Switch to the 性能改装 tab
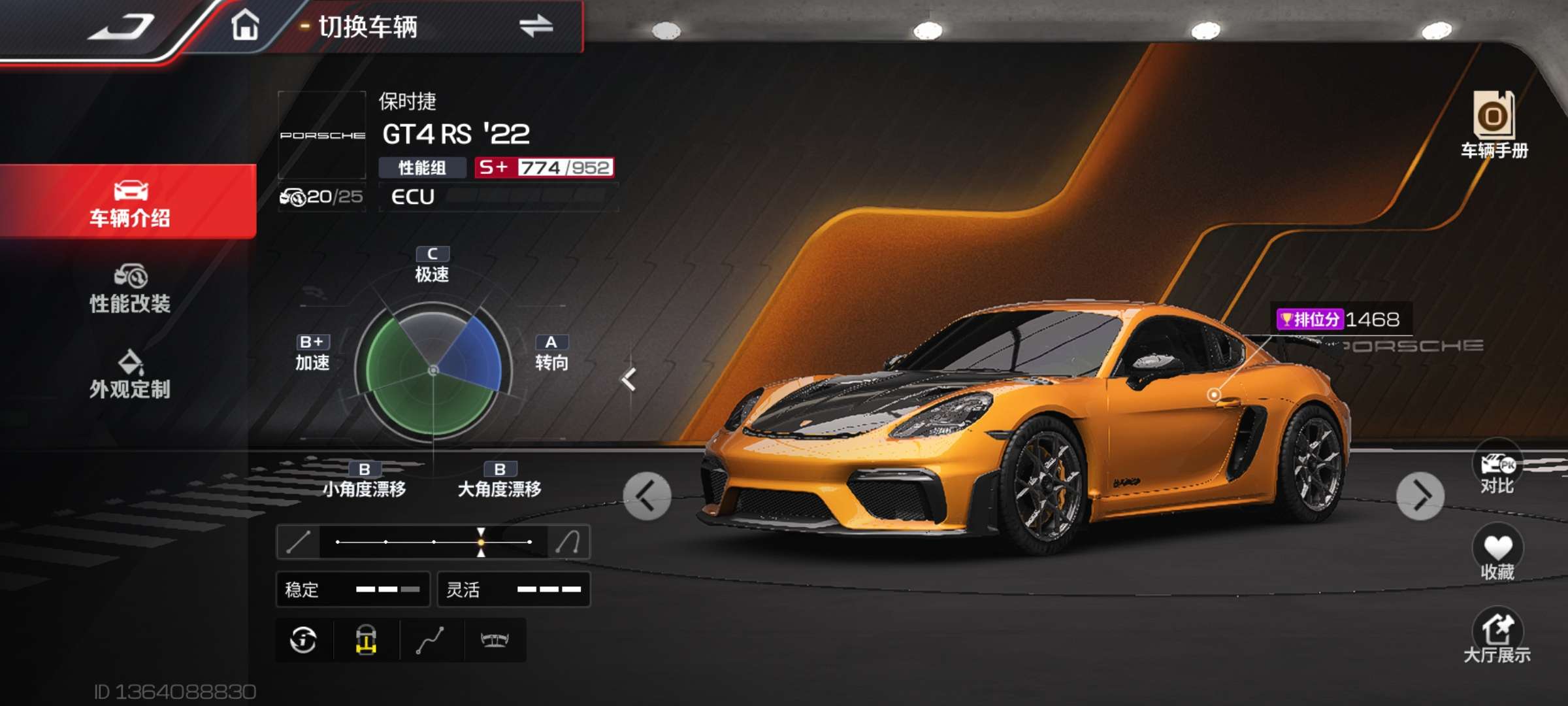Viewport: 1568px width, 706px height. (x=129, y=289)
